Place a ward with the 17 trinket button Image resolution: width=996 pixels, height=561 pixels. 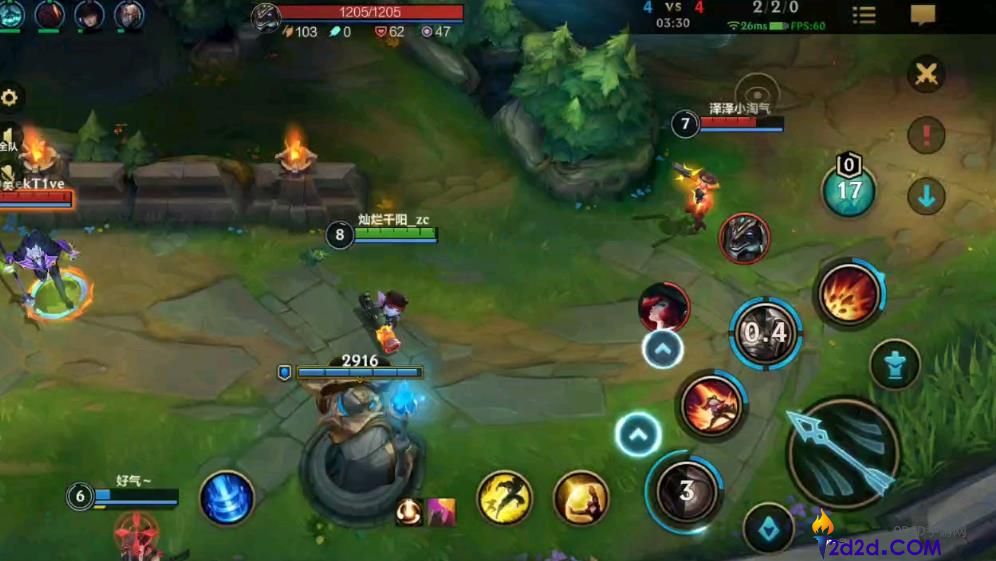[x=849, y=190]
